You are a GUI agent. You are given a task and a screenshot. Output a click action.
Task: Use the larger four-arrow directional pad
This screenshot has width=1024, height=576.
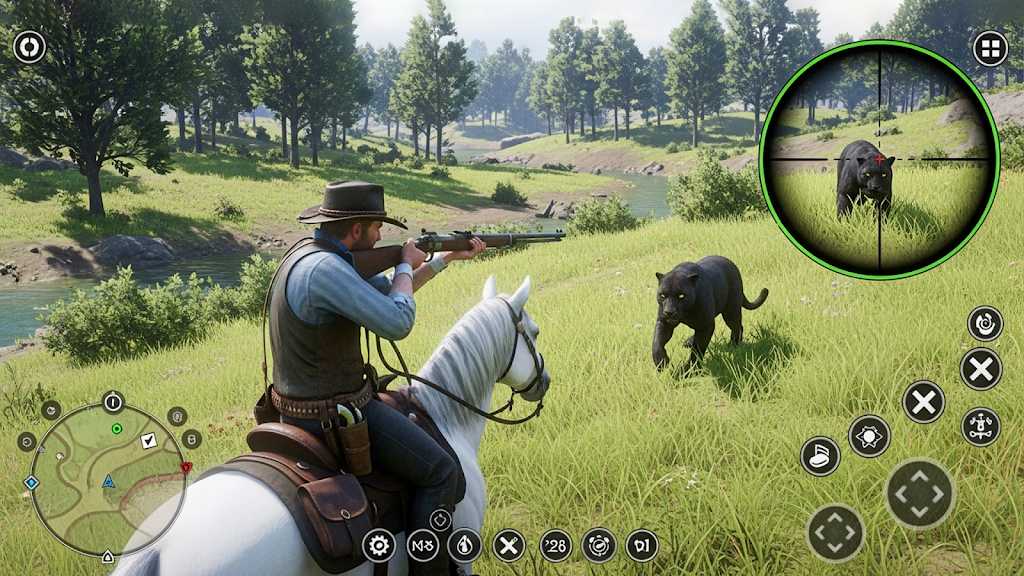pyautogui.click(x=920, y=494)
